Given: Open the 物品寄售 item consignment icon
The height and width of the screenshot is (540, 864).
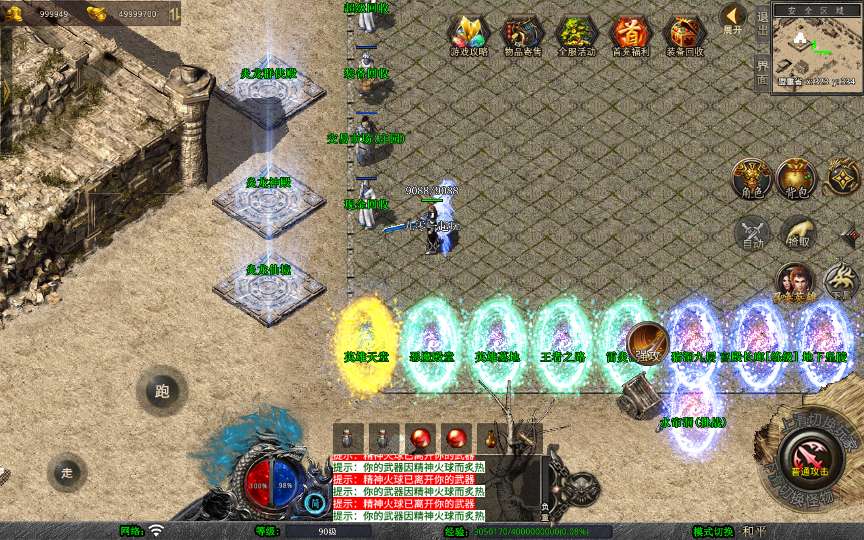Looking at the screenshot, I should (522, 35).
